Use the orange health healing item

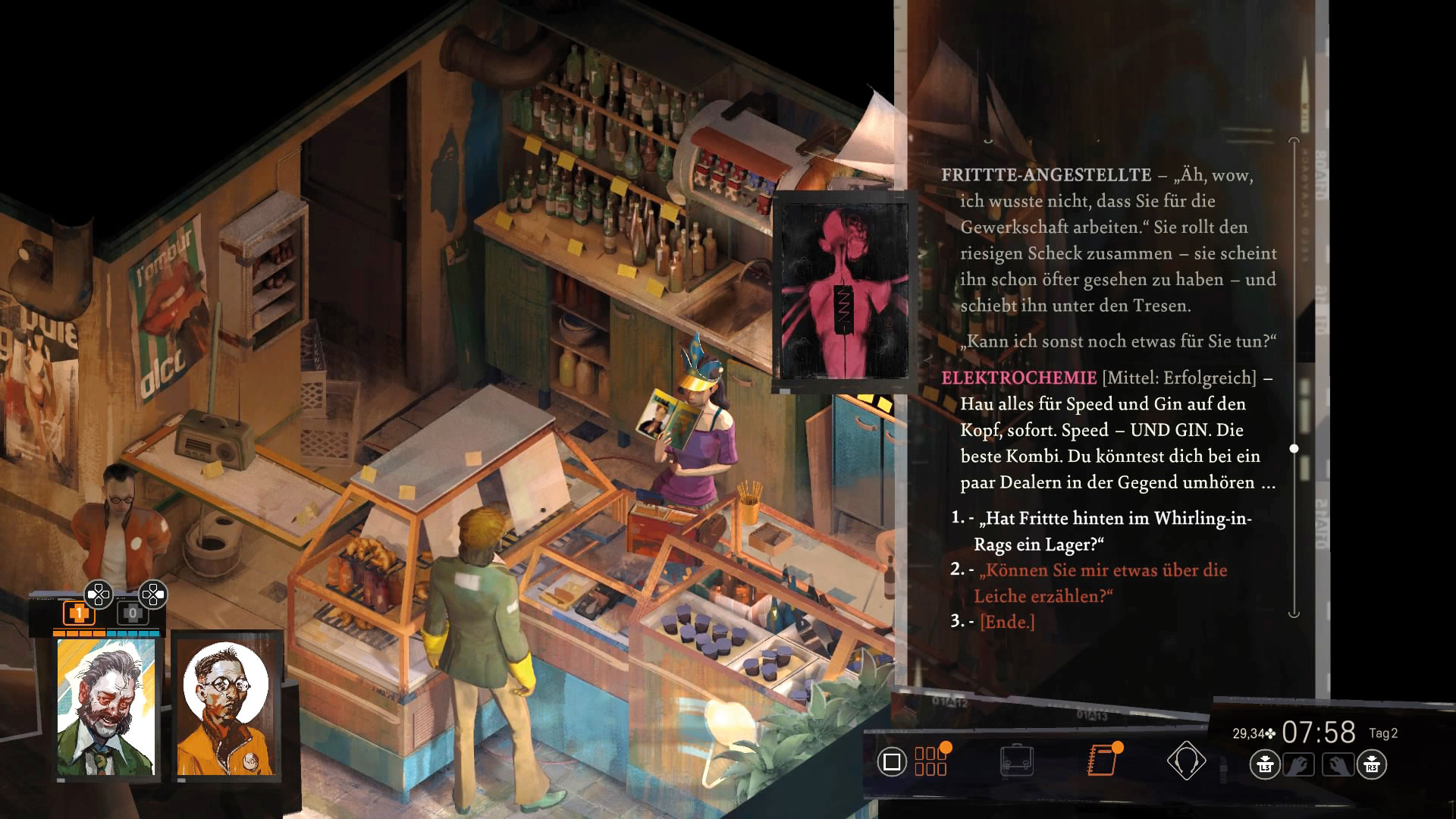78,613
